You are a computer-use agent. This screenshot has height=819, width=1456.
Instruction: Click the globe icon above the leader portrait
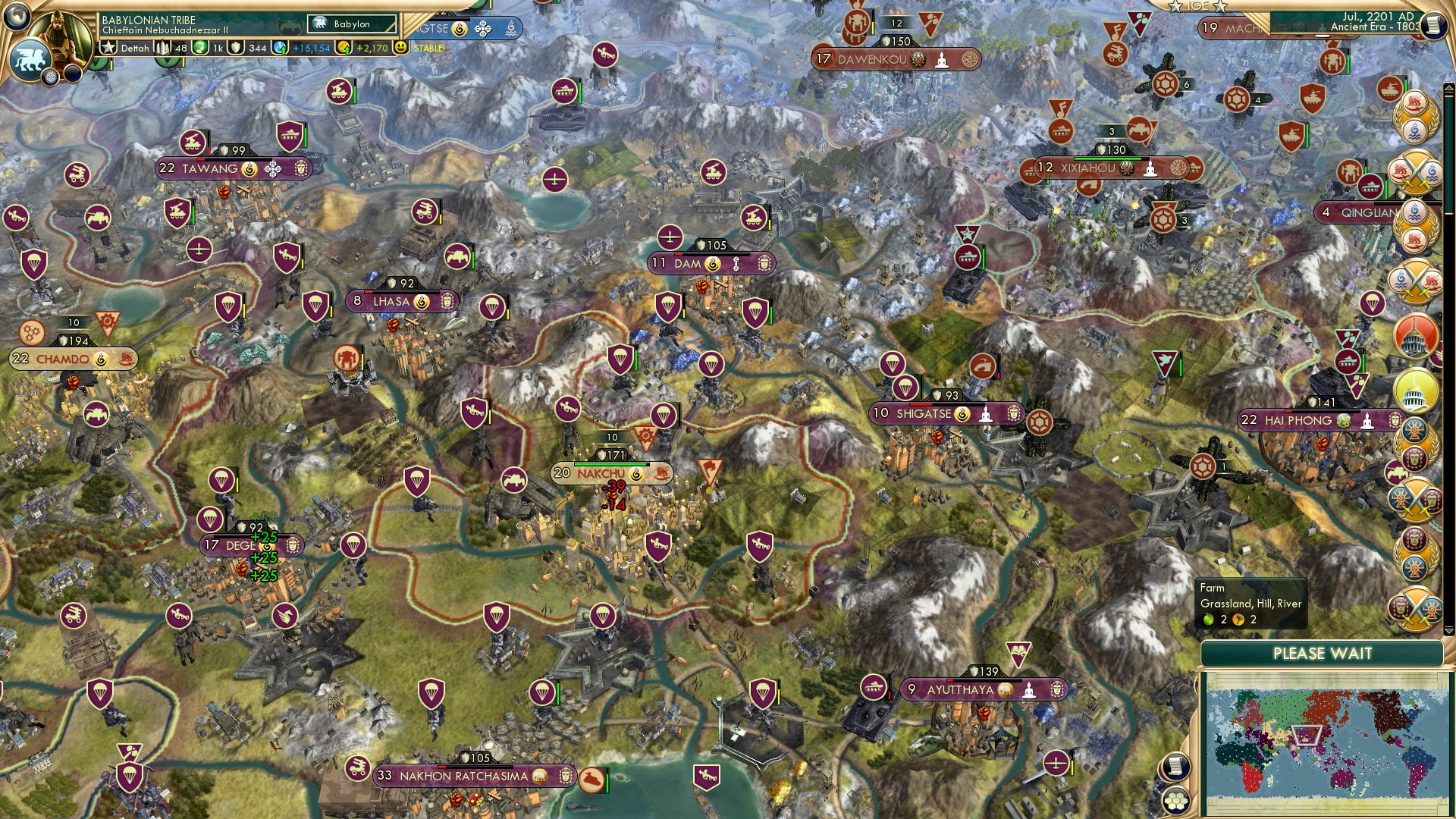(x=16, y=15)
